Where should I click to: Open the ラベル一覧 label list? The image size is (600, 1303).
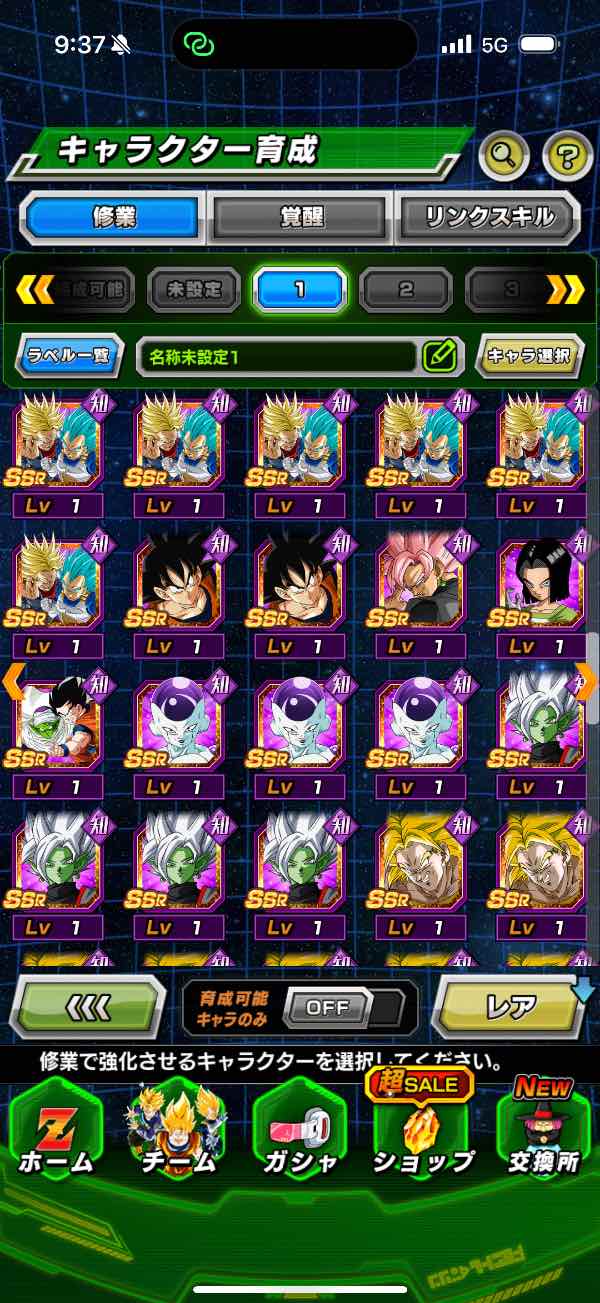click(x=68, y=355)
